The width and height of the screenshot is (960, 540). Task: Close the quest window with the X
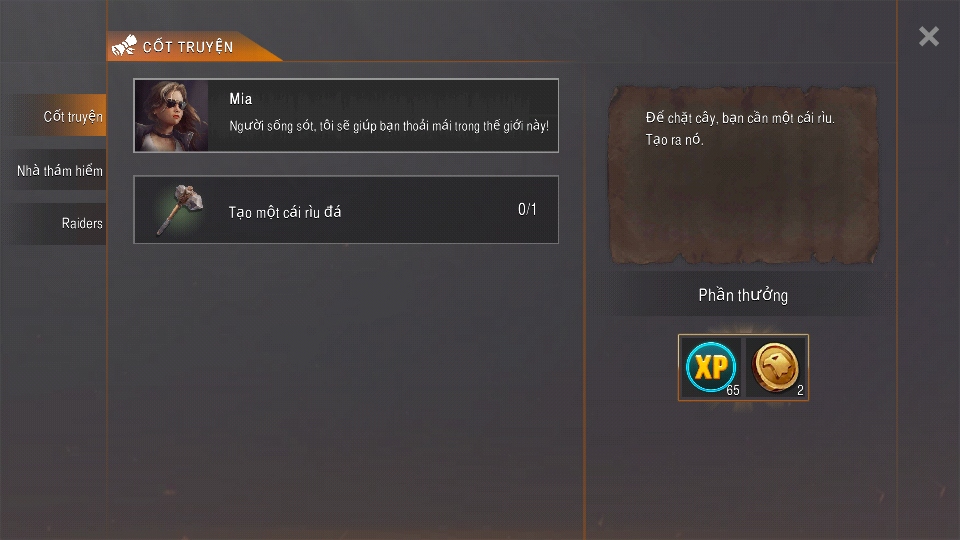929,37
